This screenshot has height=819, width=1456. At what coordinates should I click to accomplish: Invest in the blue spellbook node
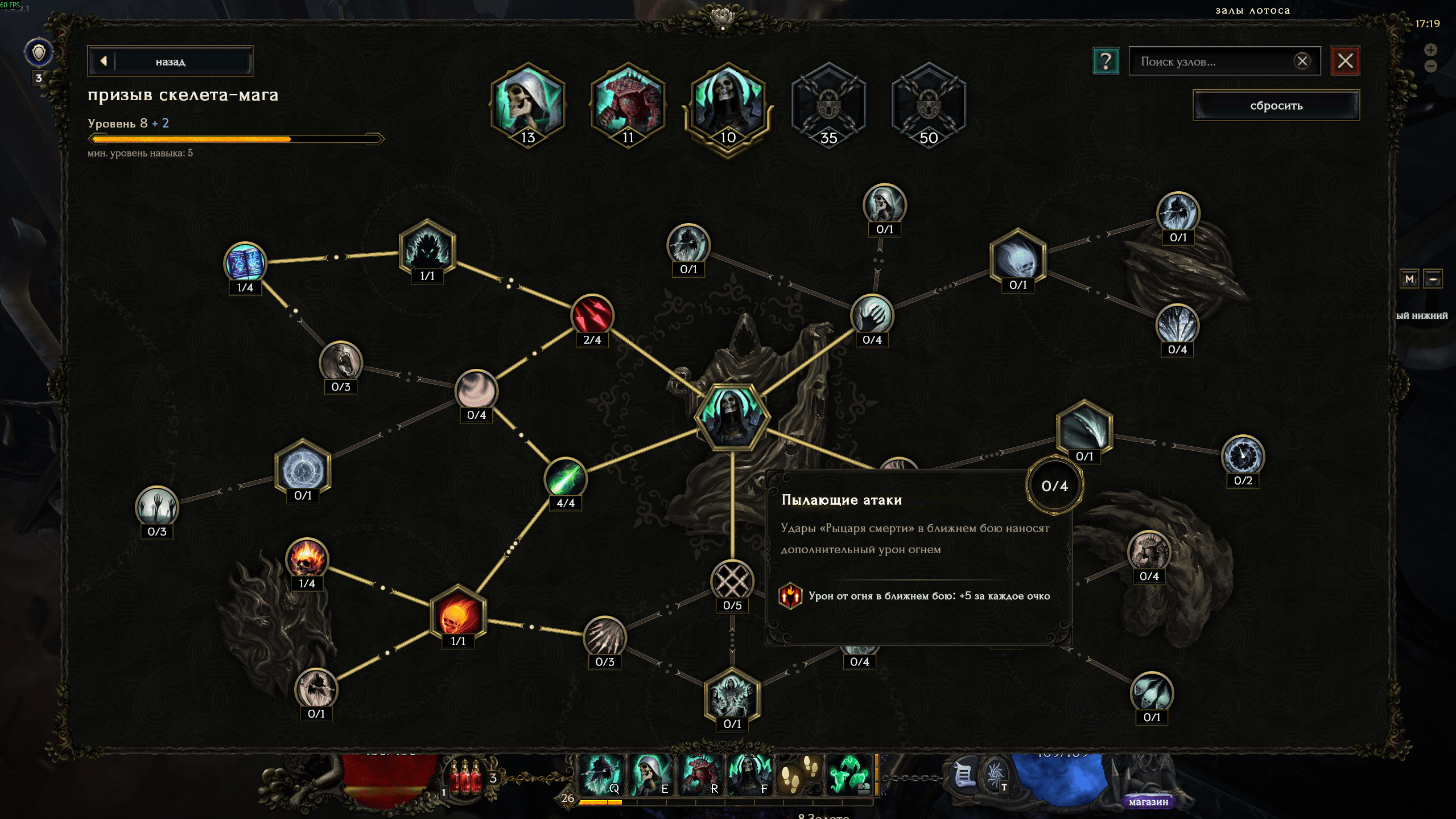[x=245, y=263]
